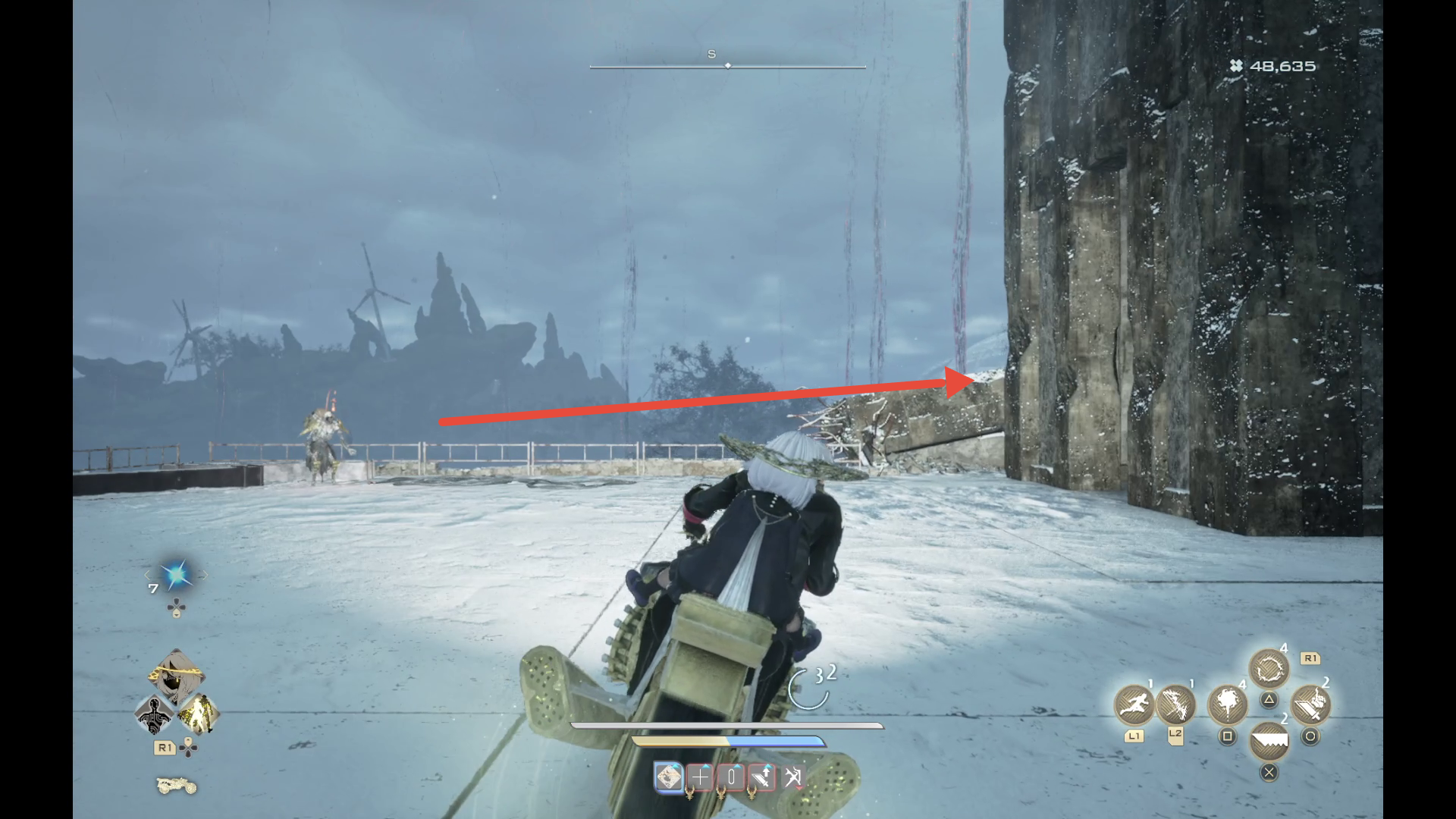Select the oval capsule buff icon

click(731, 777)
